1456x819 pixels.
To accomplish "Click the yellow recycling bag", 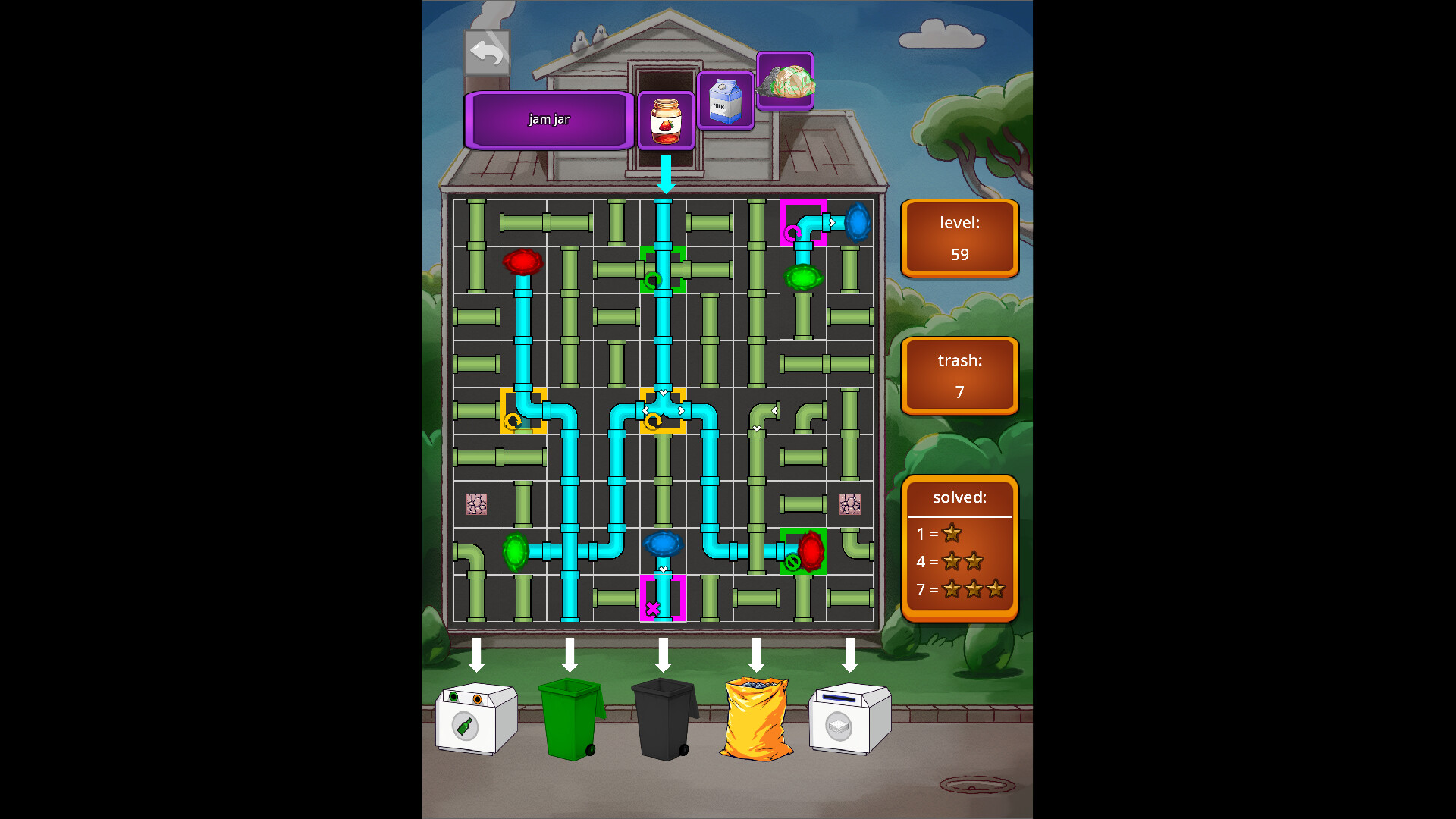I will tap(755, 720).
